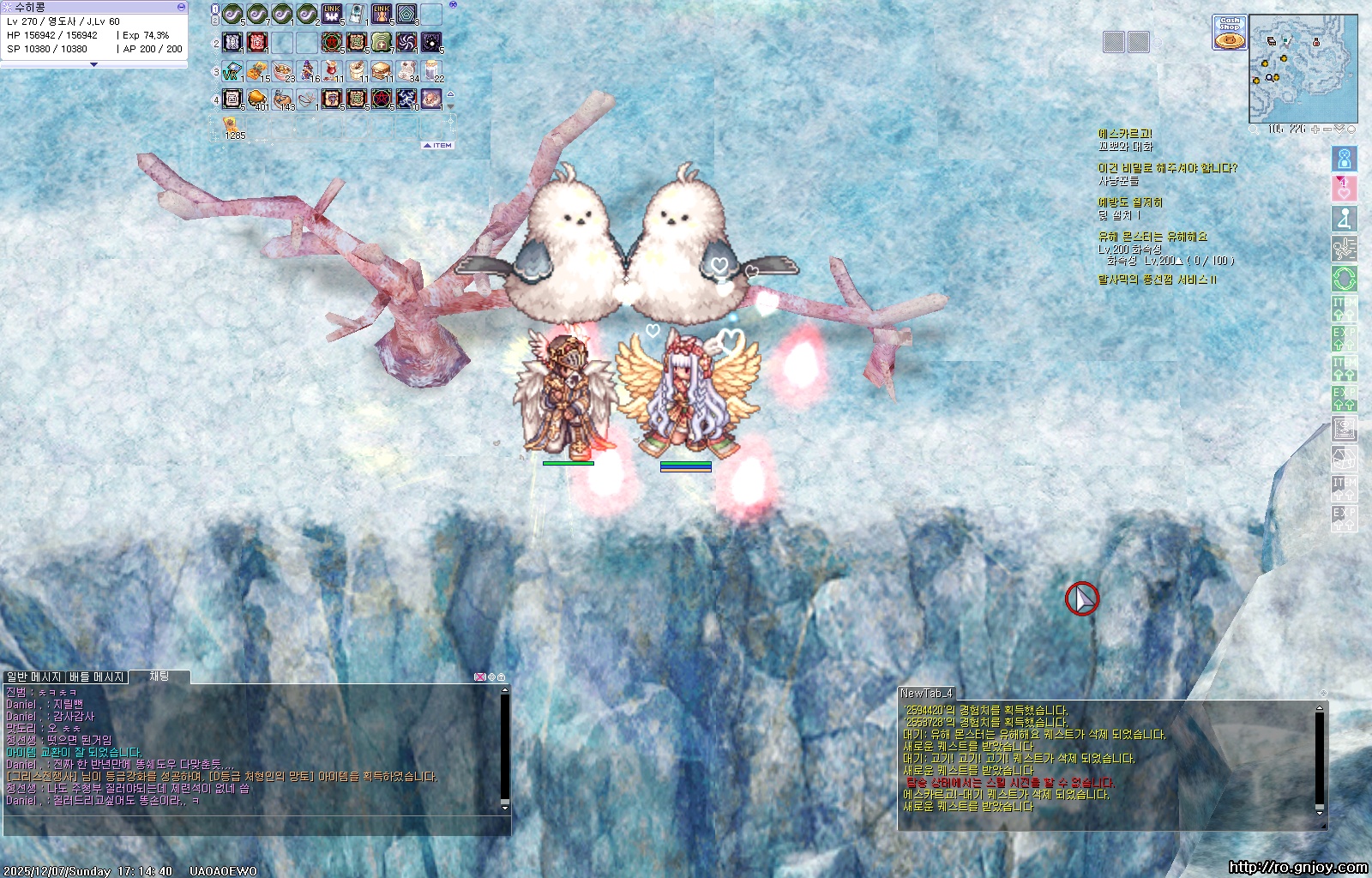Image resolution: width=1372 pixels, height=878 pixels.
Task: Click the pink heart status icon
Action: click(1344, 189)
